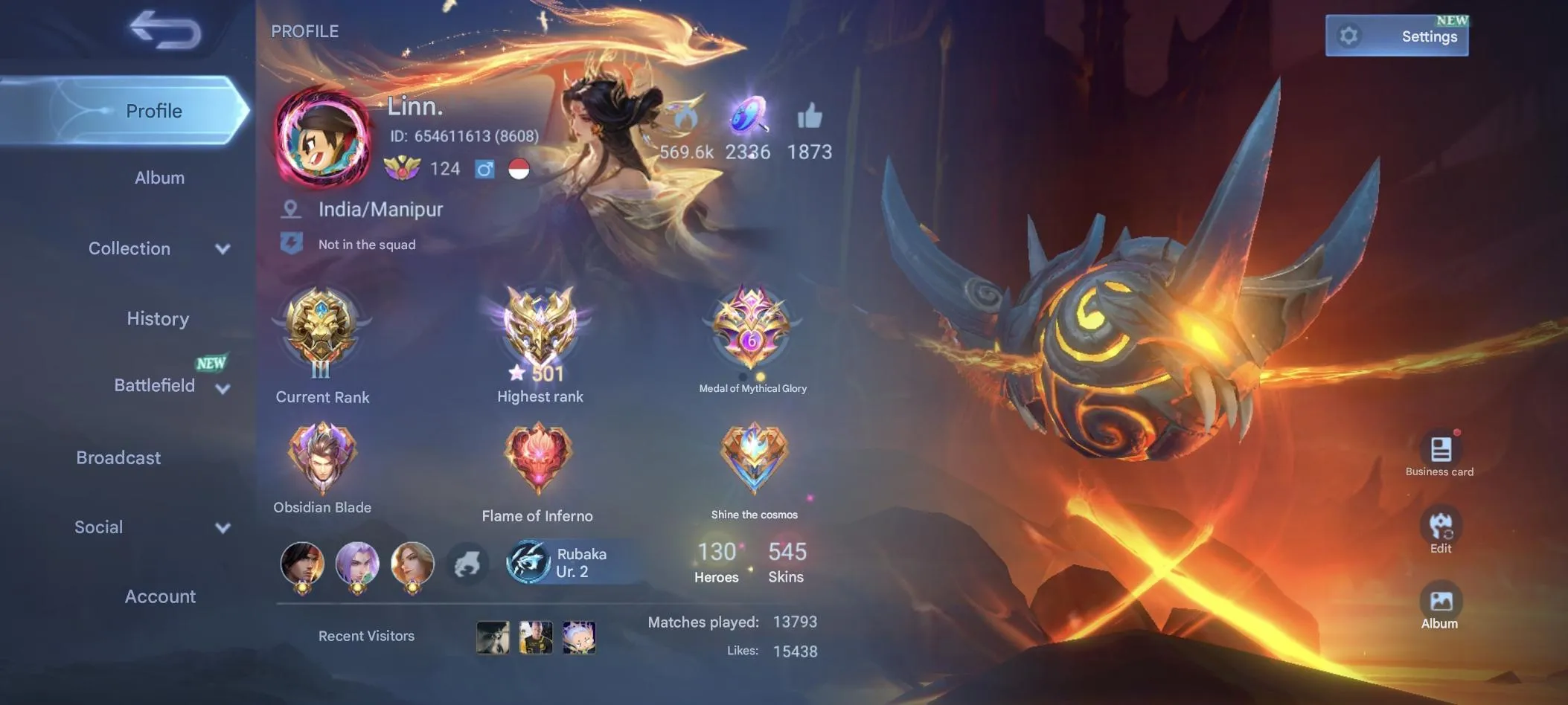Open the Album icon on the right edge
Viewport: 1568px width, 705px height.
[x=1441, y=601]
